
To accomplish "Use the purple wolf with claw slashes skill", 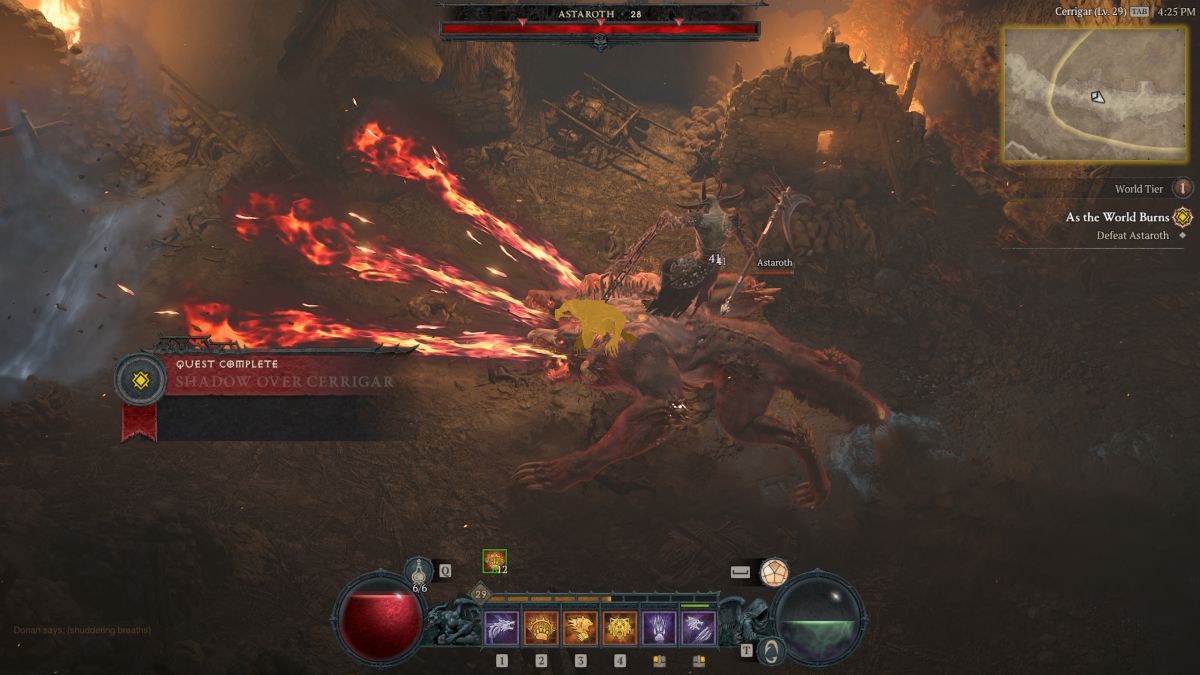I will pyautogui.click(x=699, y=628).
